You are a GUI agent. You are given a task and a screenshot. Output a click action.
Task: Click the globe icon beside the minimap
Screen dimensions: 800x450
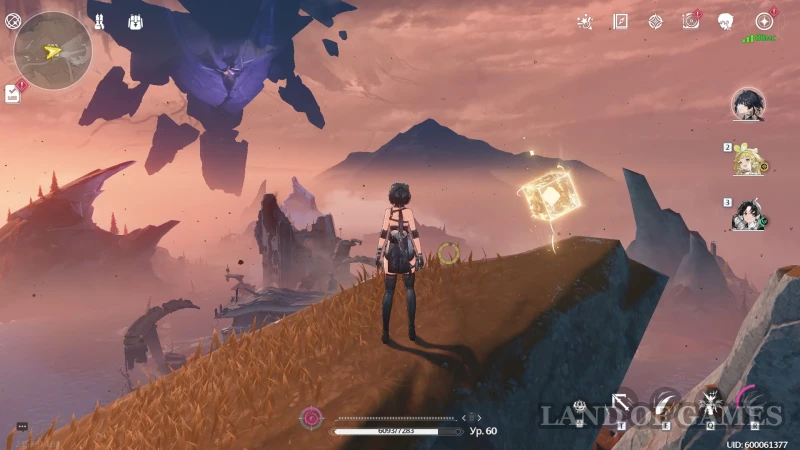(12, 21)
